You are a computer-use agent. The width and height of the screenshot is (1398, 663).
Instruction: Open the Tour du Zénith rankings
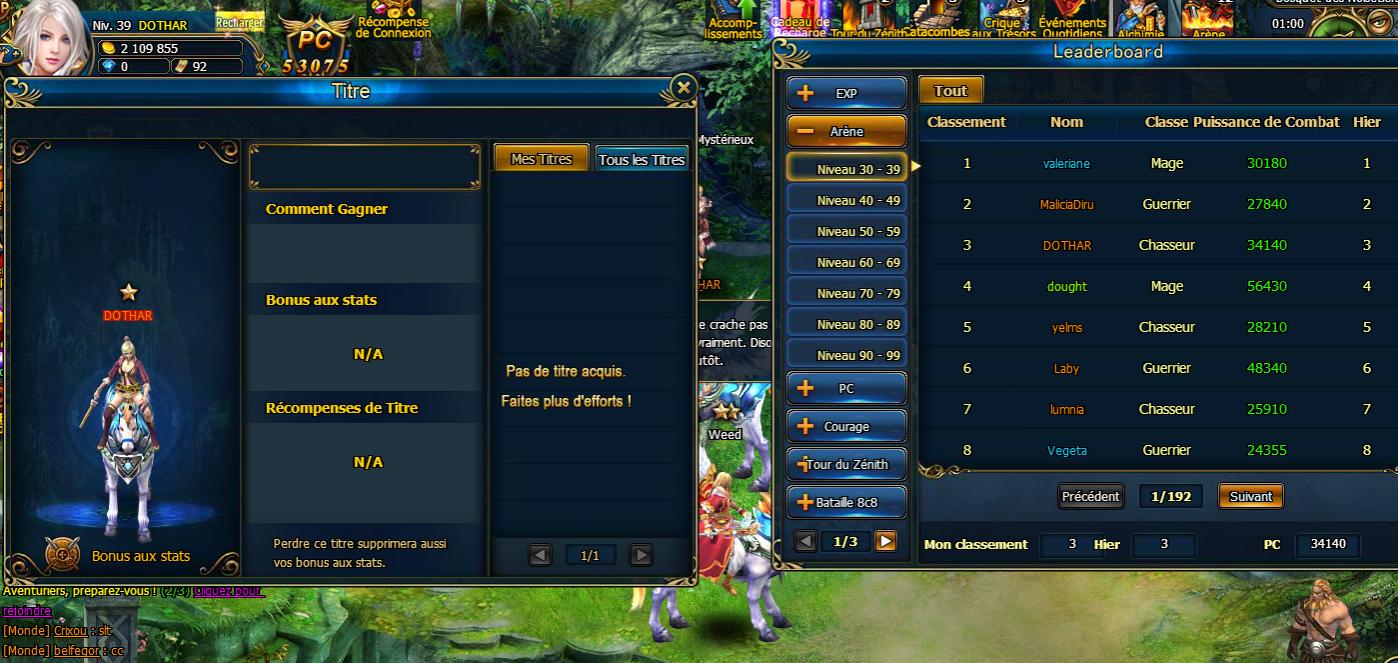point(846,464)
